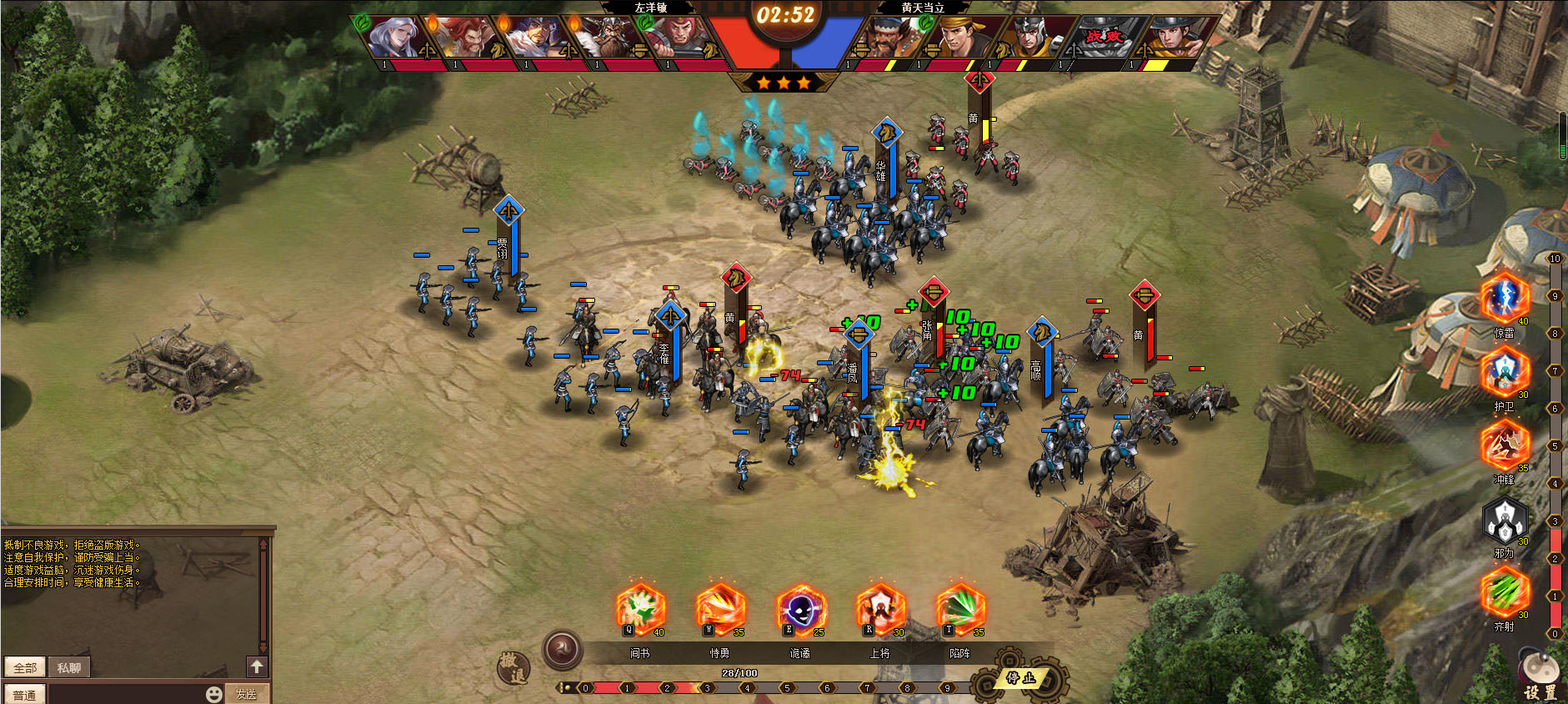Image resolution: width=1568 pixels, height=704 pixels.
Task: Fire the 齐射 volley skill
Action: (1505, 593)
